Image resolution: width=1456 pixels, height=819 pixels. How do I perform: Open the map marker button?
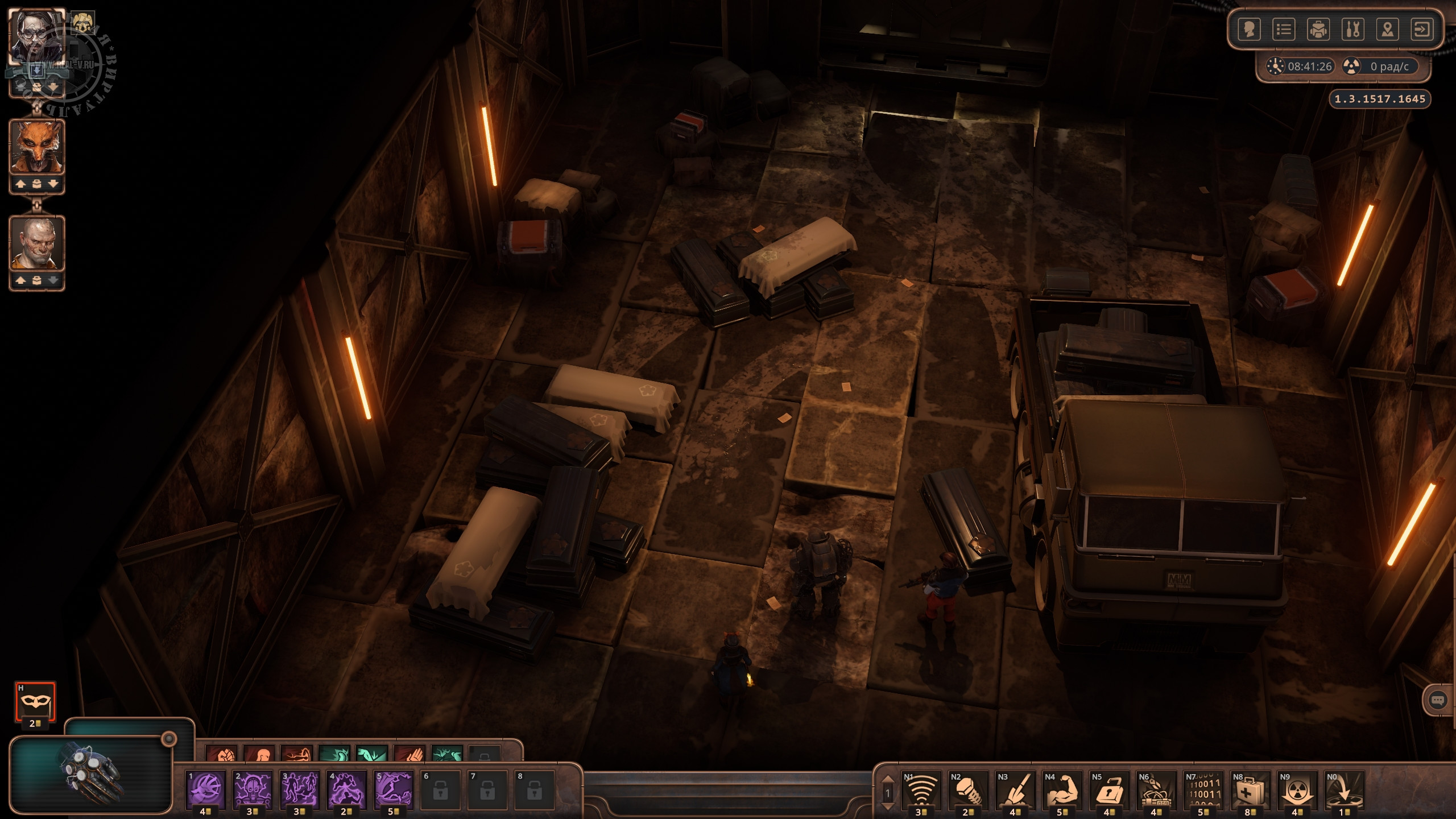click(x=1388, y=29)
